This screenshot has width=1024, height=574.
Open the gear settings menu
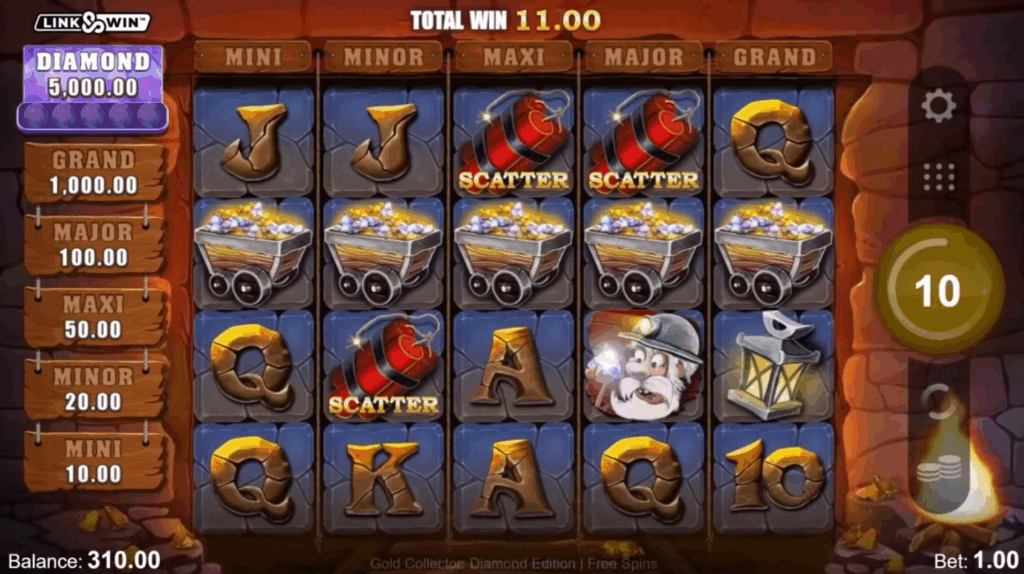pyautogui.click(x=938, y=106)
